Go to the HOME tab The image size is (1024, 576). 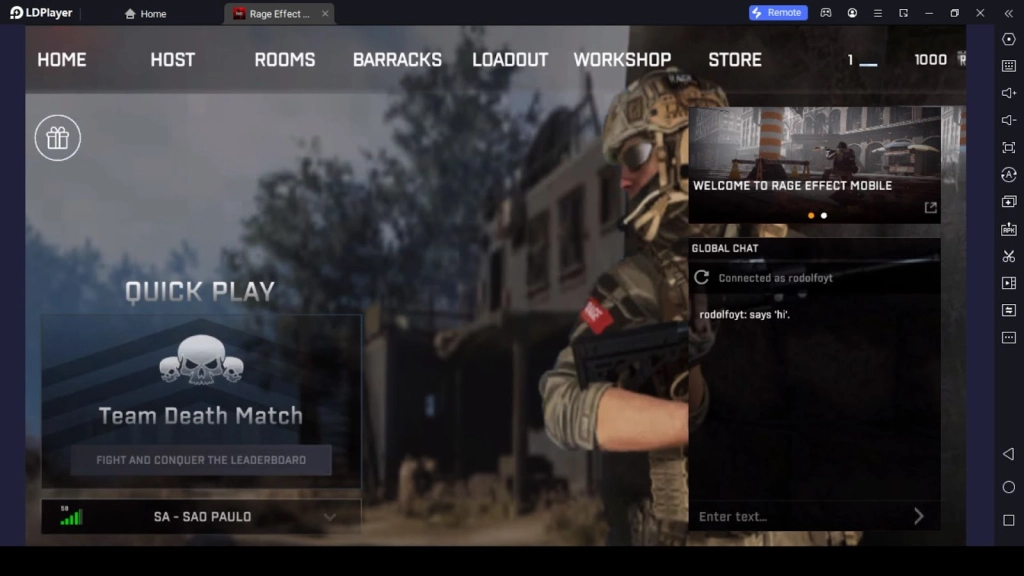[62, 60]
